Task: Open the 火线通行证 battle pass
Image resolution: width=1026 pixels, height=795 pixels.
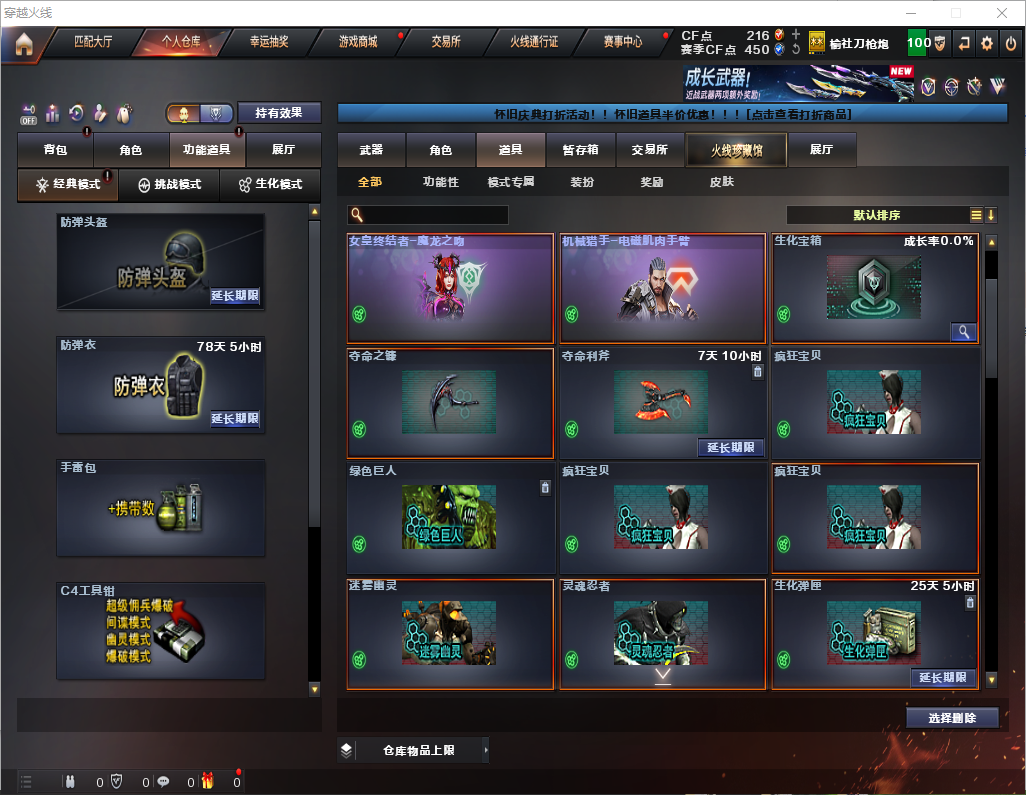Action: coord(534,42)
